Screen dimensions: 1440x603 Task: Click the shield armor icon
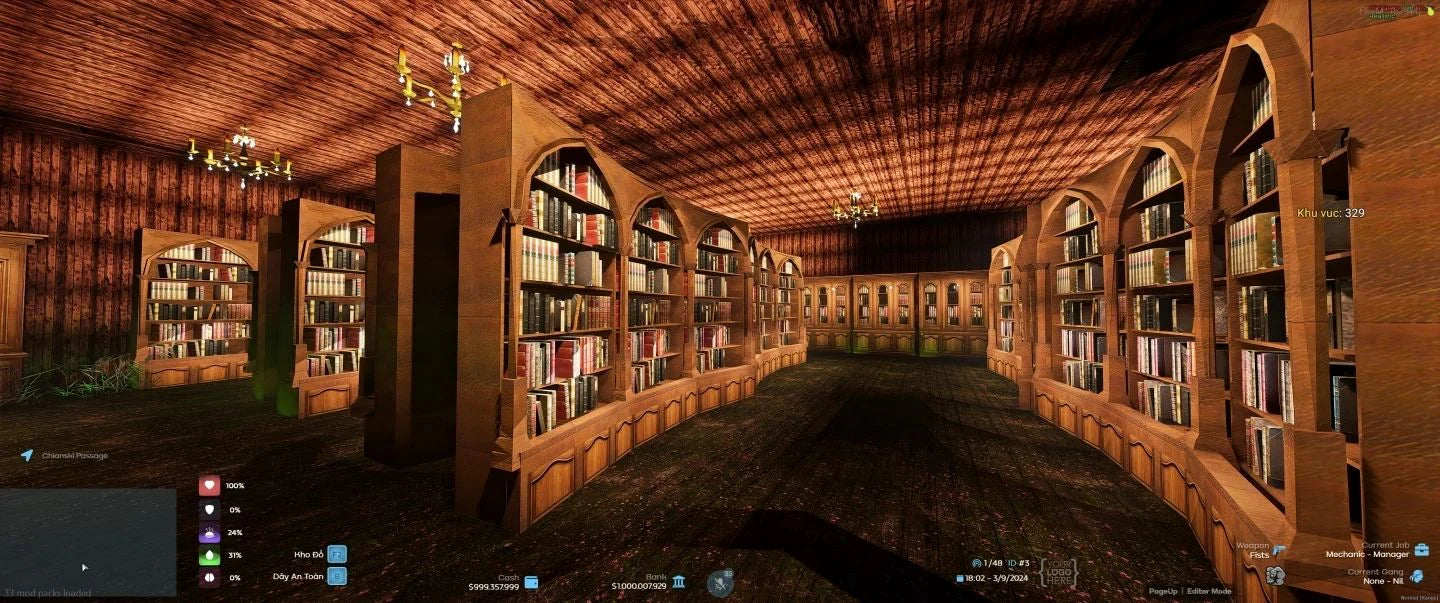coord(209,509)
